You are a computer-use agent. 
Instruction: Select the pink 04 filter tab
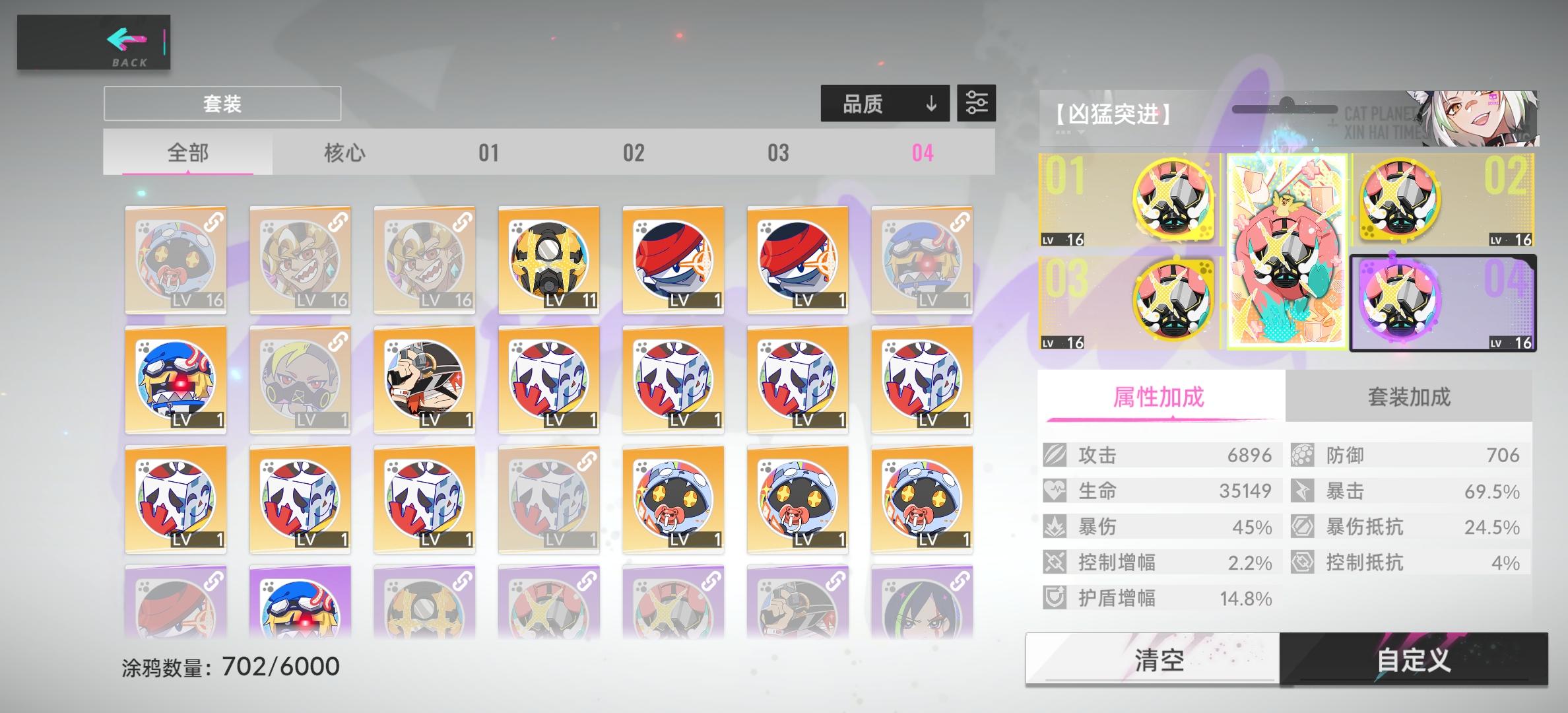(x=923, y=153)
